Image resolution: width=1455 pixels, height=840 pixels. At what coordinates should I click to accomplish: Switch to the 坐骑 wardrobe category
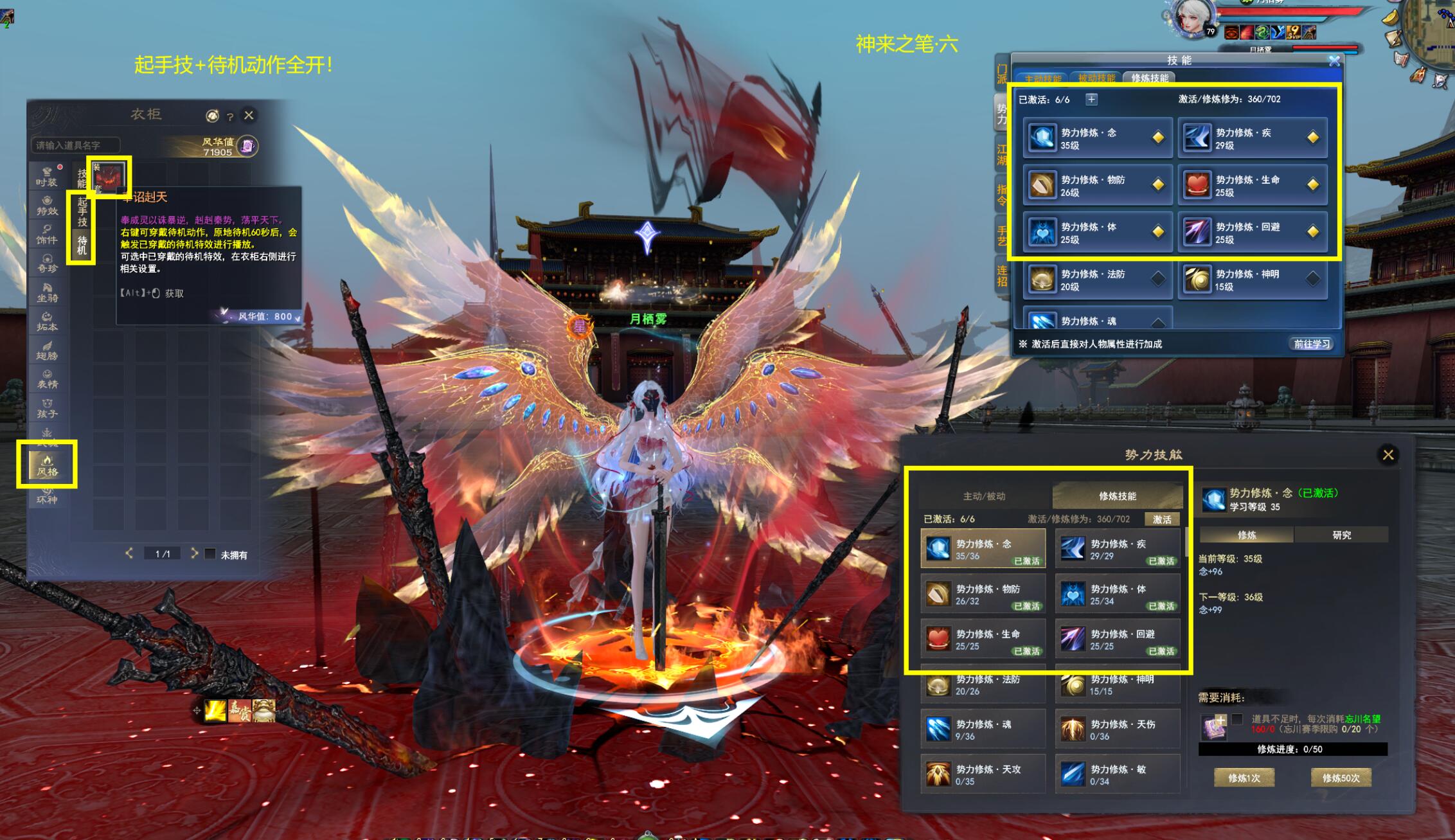[x=47, y=292]
